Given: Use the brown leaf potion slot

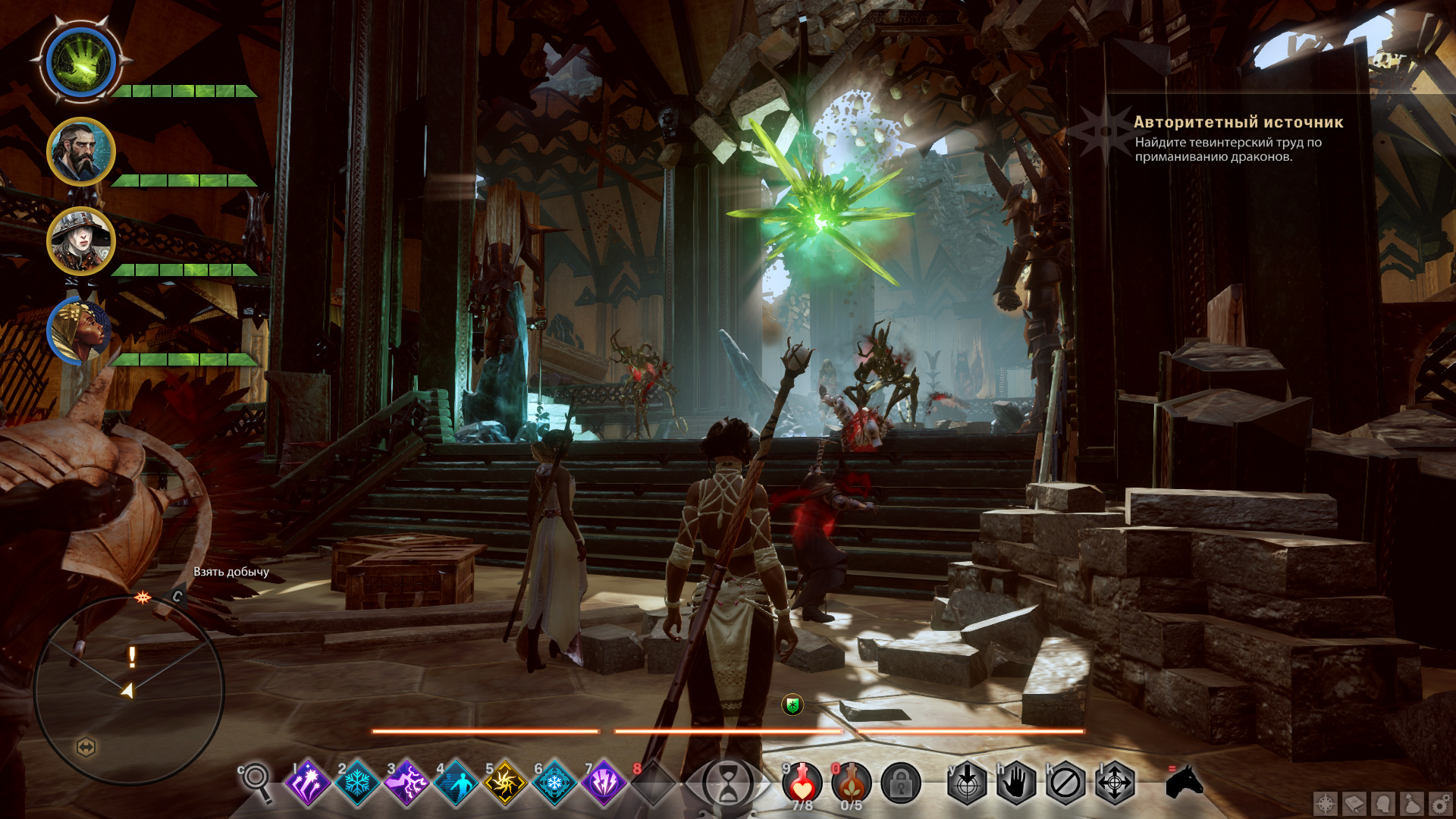Looking at the screenshot, I should pyautogui.click(x=852, y=783).
